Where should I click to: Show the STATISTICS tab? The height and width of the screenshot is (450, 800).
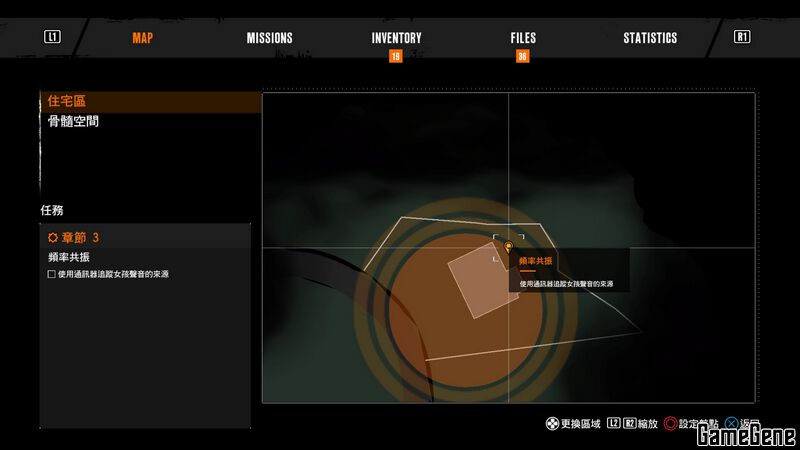click(650, 38)
